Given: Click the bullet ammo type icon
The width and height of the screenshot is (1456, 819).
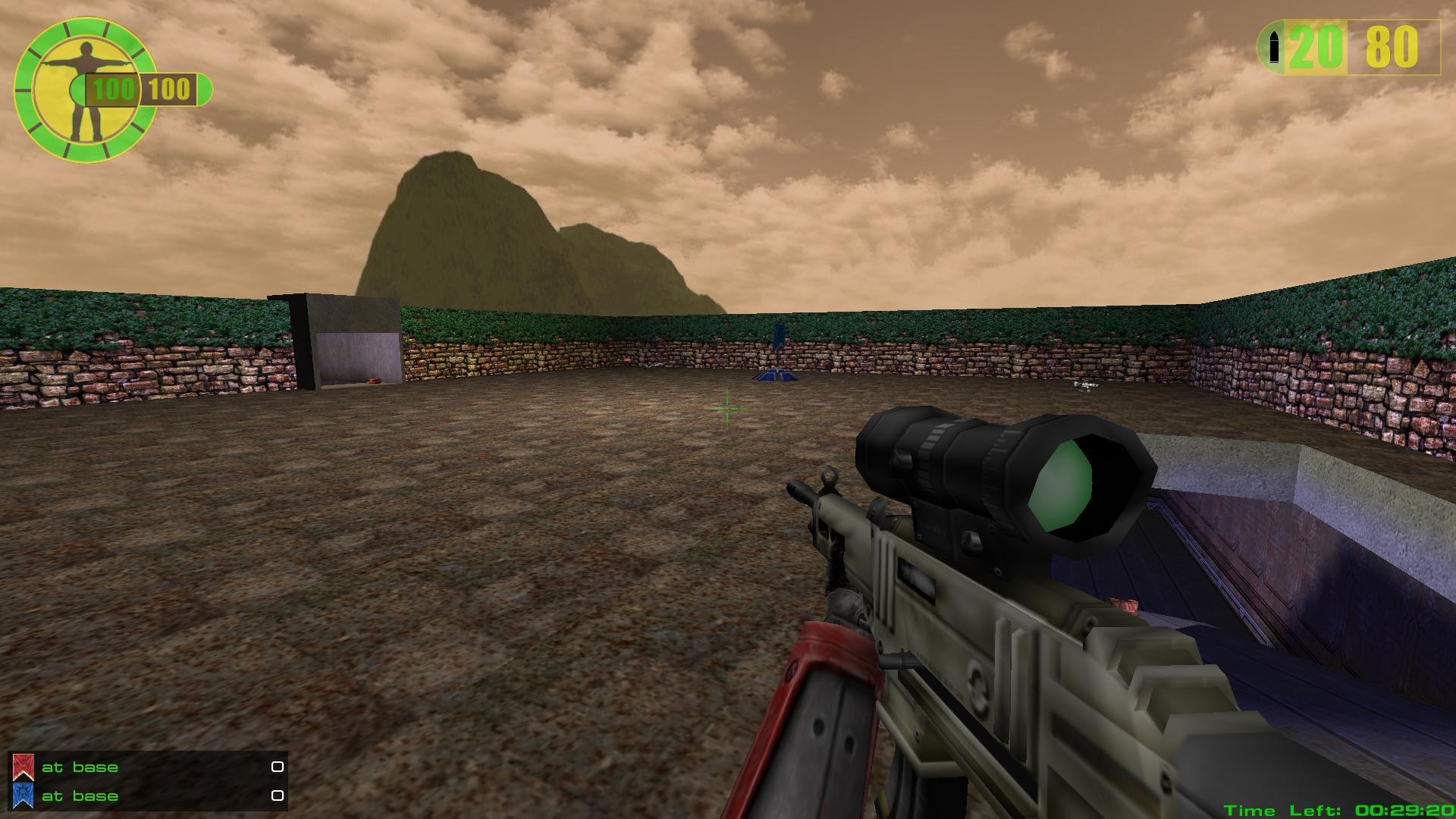Looking at the screenshot, I should 1274,49.
